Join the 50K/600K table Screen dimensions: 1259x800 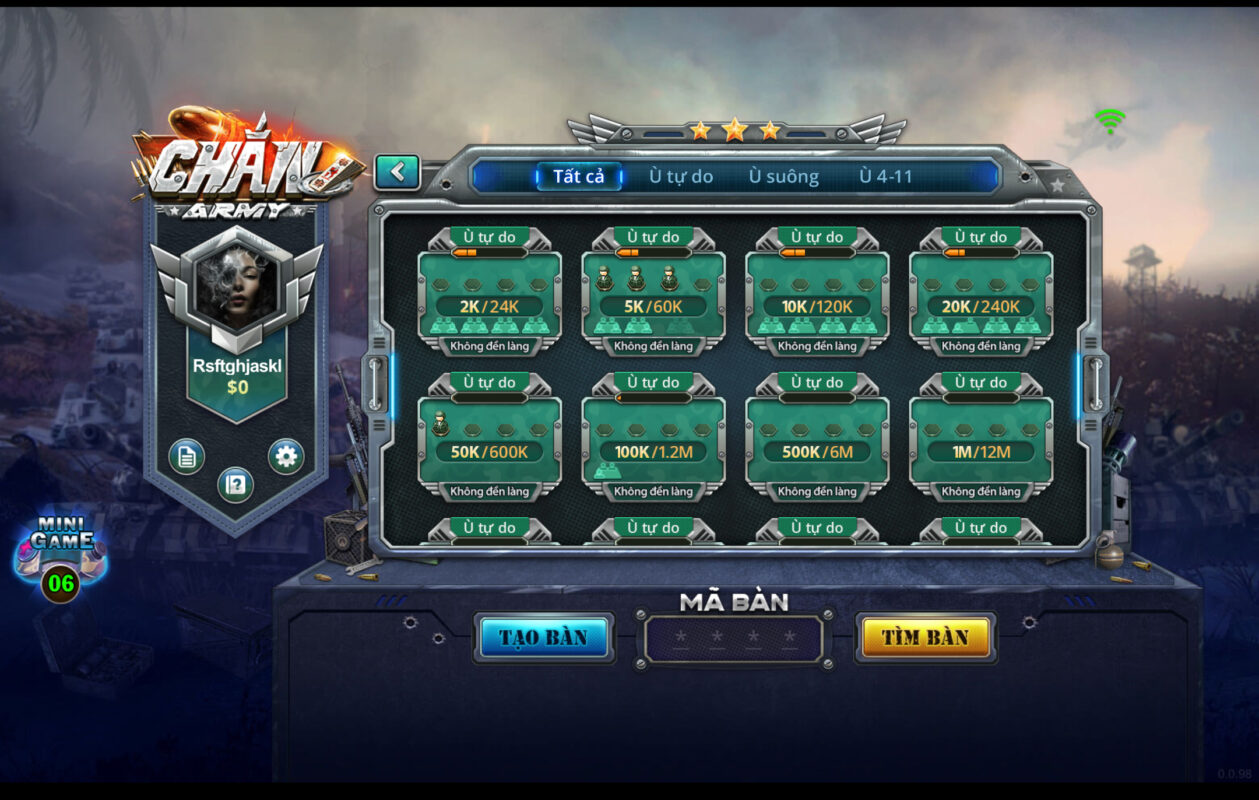tap(489, 440)
